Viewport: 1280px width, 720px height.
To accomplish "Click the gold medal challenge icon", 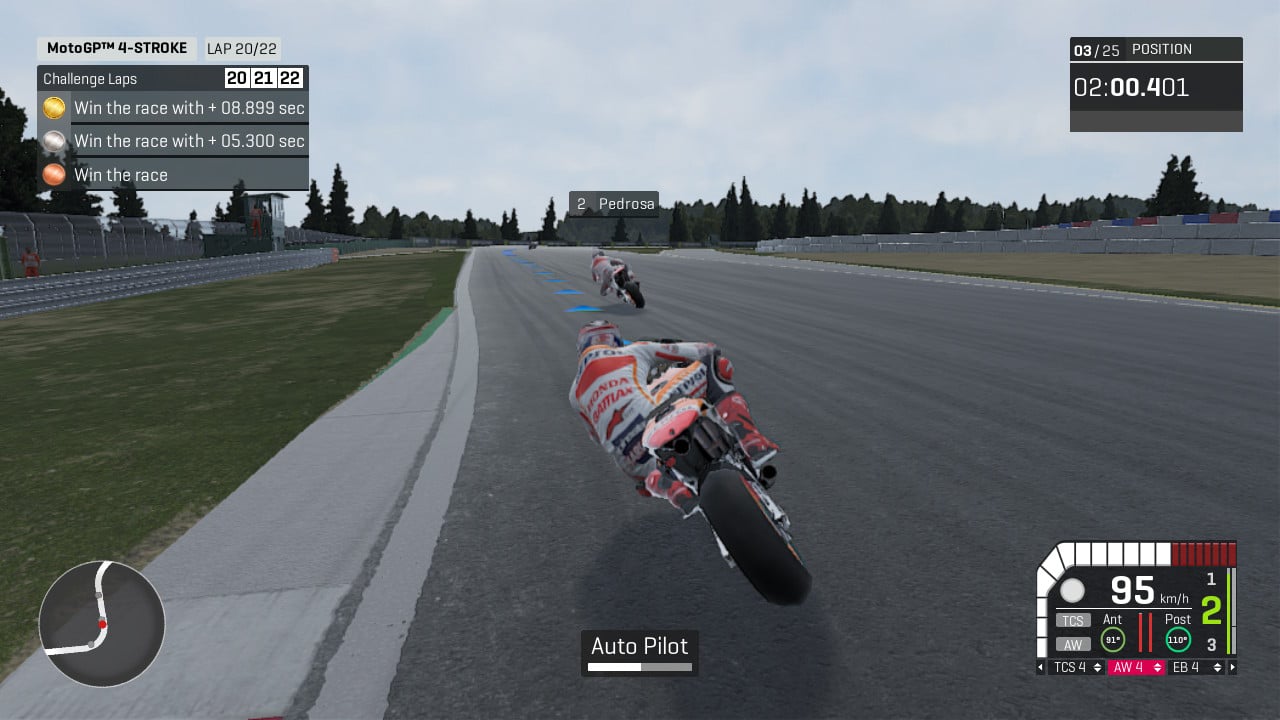I will coord(54,107).
